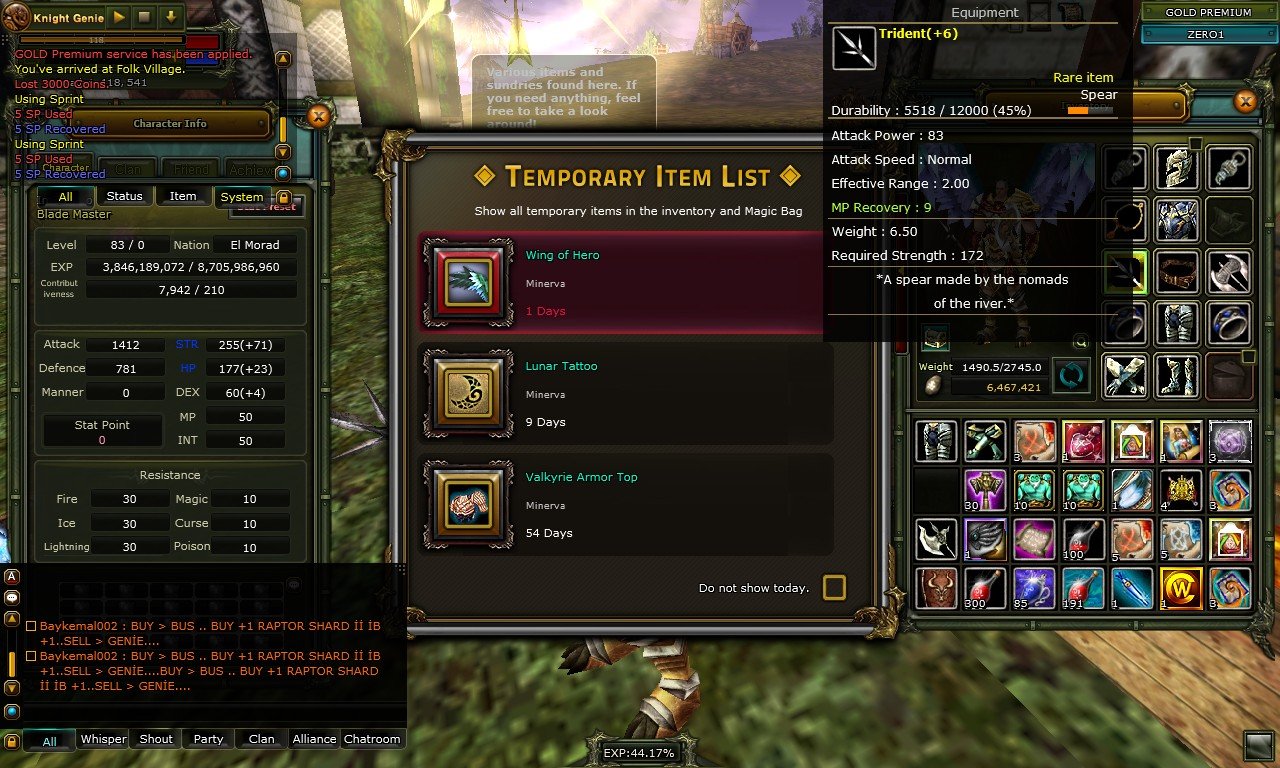Switch info log to the Status tab
Image resolution: width=1280 pixels, height=768 pixels.
pos(124,196)
